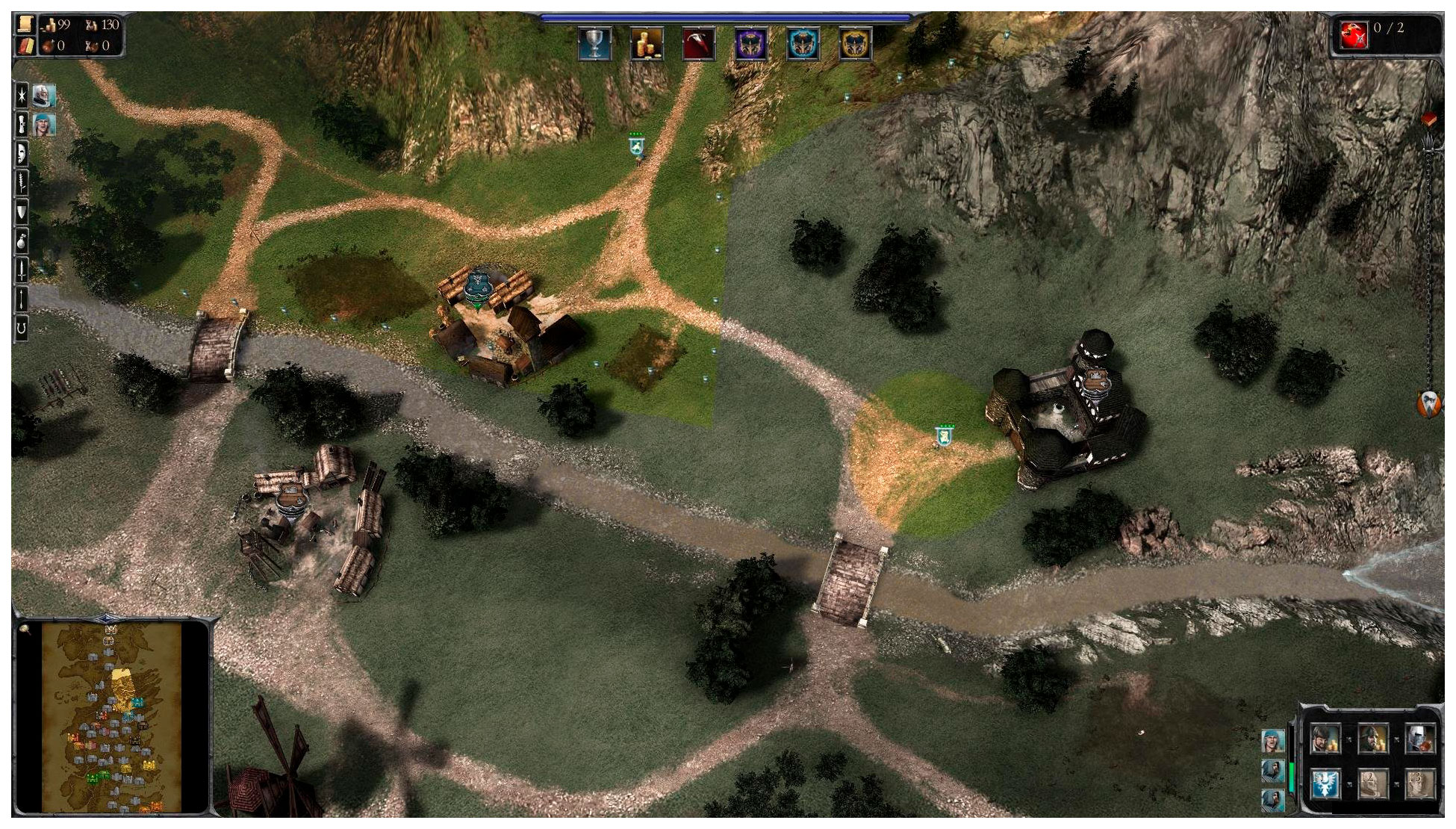Viewport: 1456px width, 829px height.
Task: Jump to a location on the minimap
Action: 112,717
